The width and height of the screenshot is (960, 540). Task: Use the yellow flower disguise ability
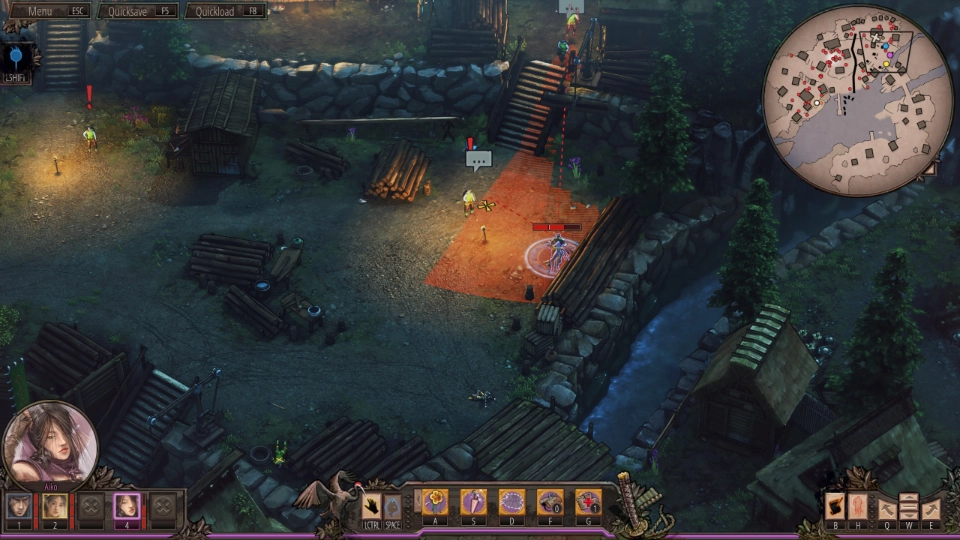435,502
